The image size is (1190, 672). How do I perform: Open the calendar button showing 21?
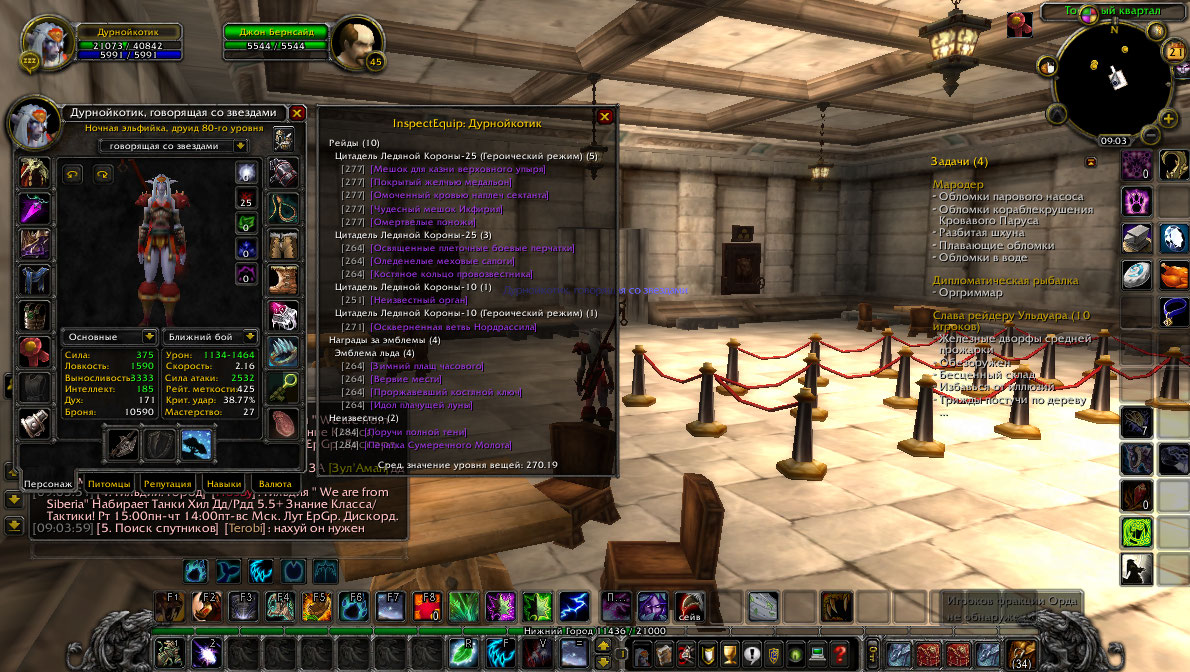click(x=1174, y=51)
